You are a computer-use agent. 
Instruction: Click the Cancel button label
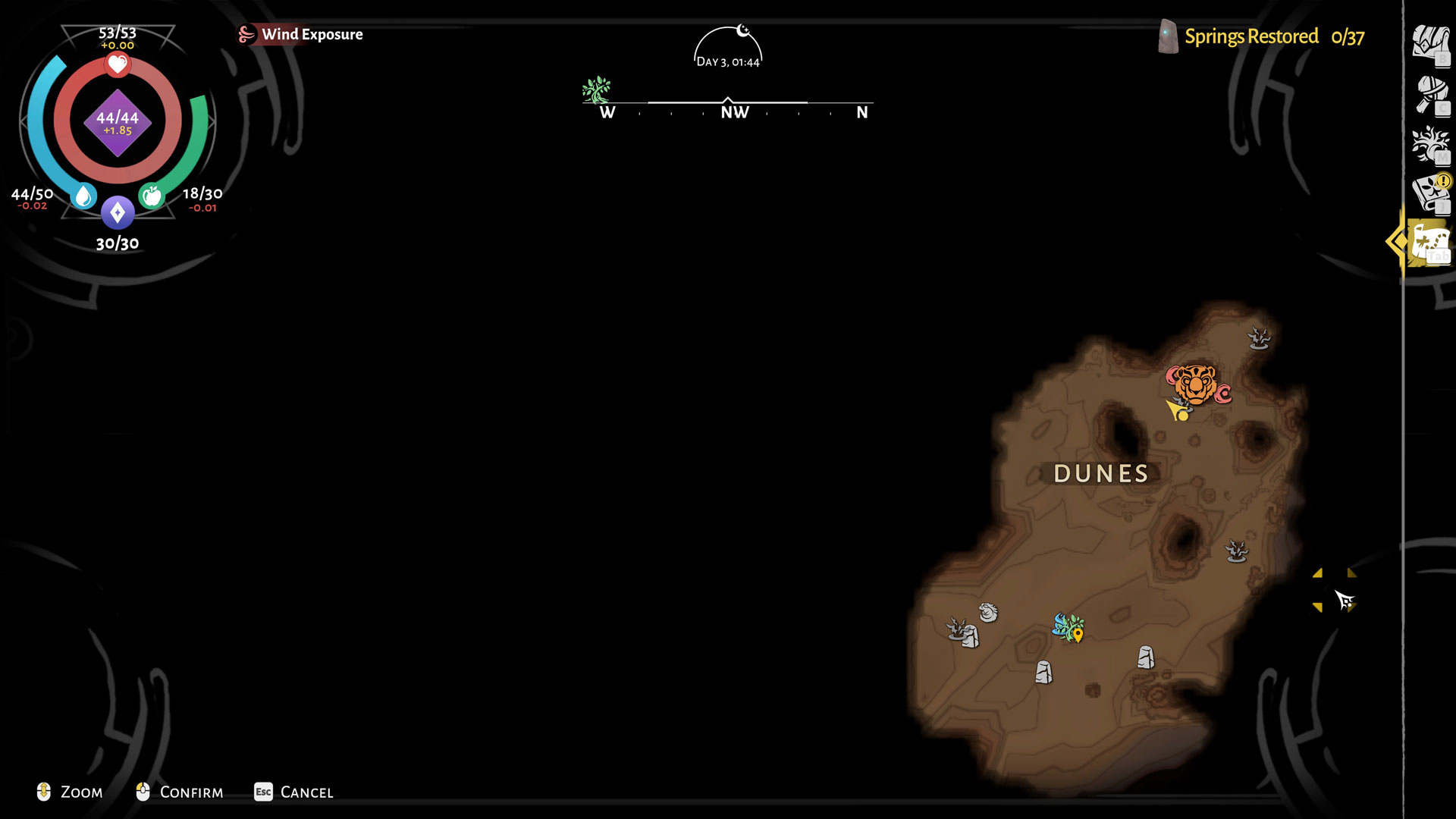(x=306, y=792)
